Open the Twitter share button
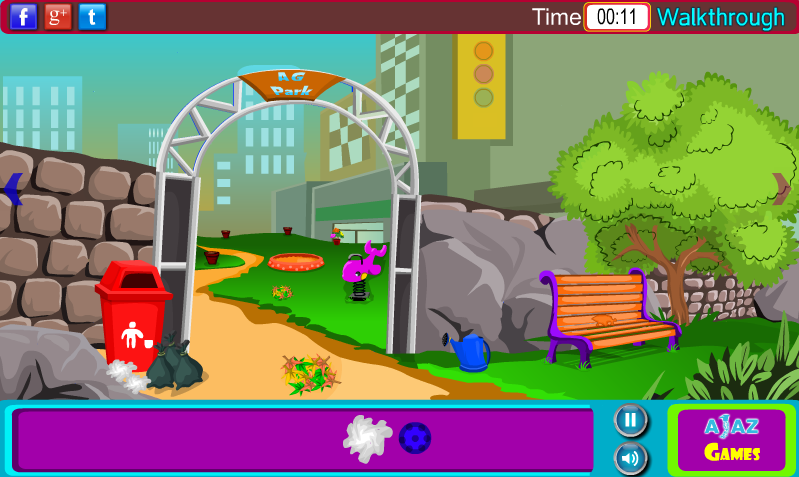 pos(92,16)
